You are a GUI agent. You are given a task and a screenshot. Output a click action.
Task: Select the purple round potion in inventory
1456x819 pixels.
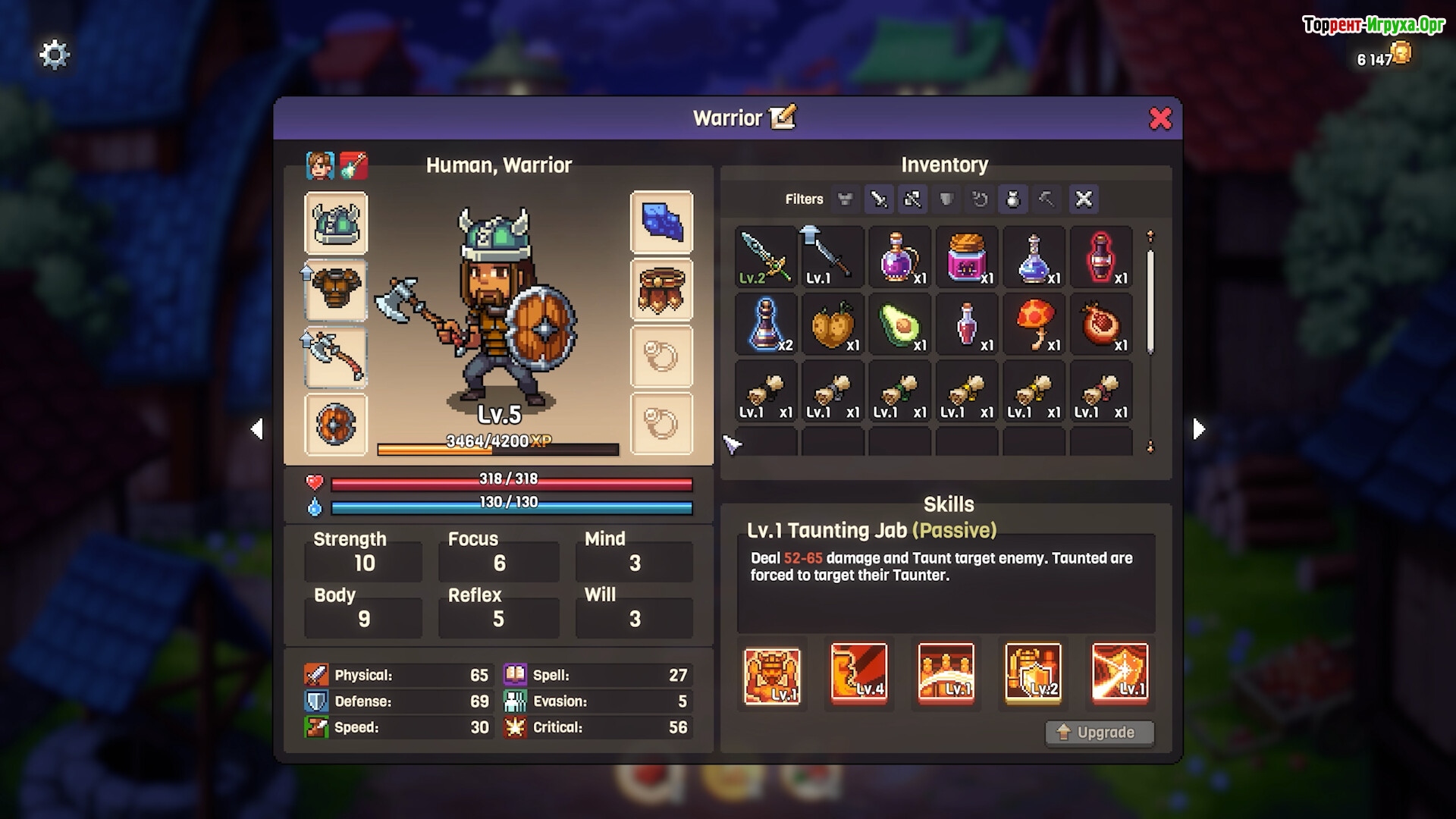tap(899, 257)
